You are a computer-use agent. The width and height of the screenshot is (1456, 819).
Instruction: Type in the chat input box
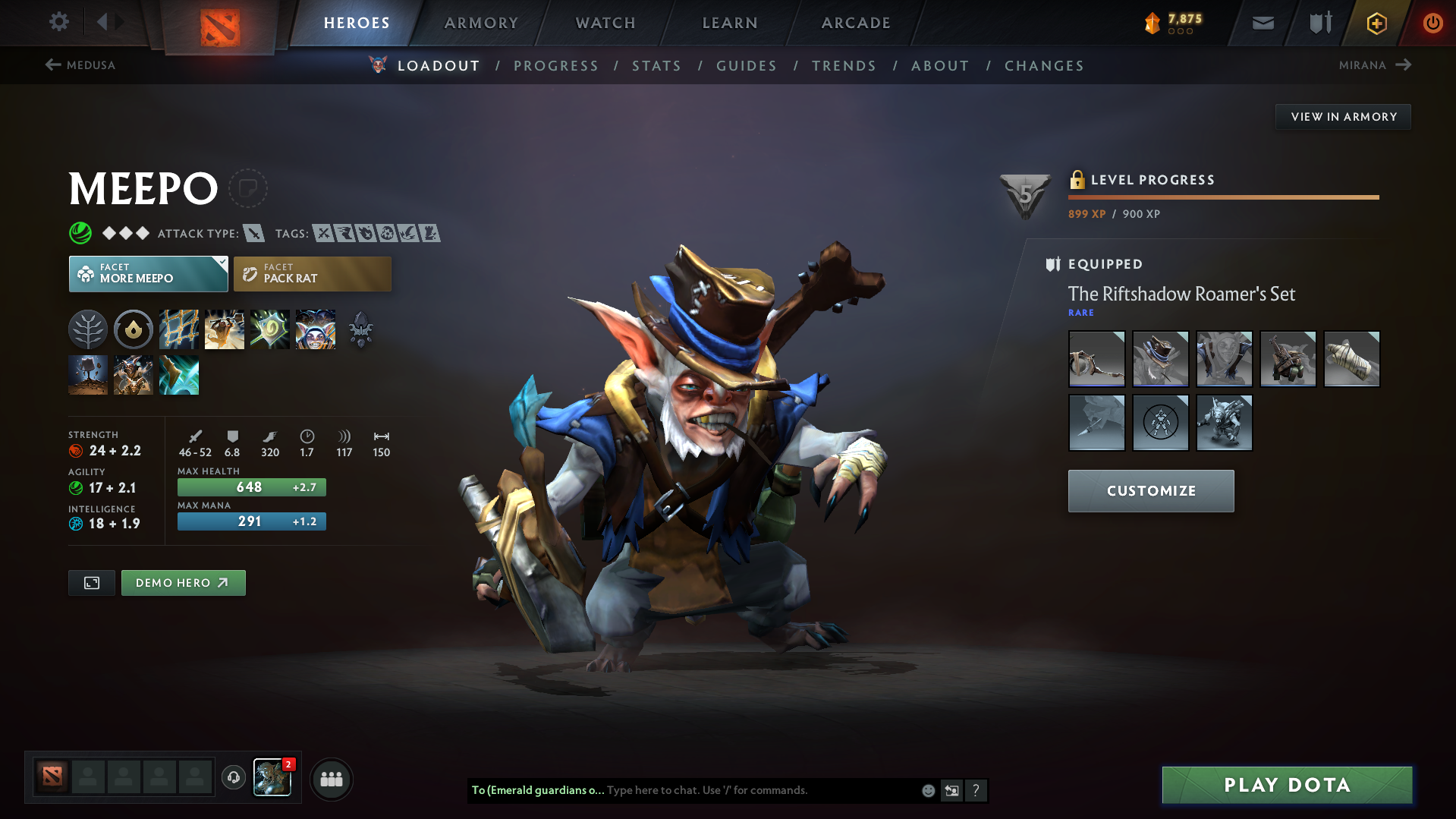(x=759, y=790)
